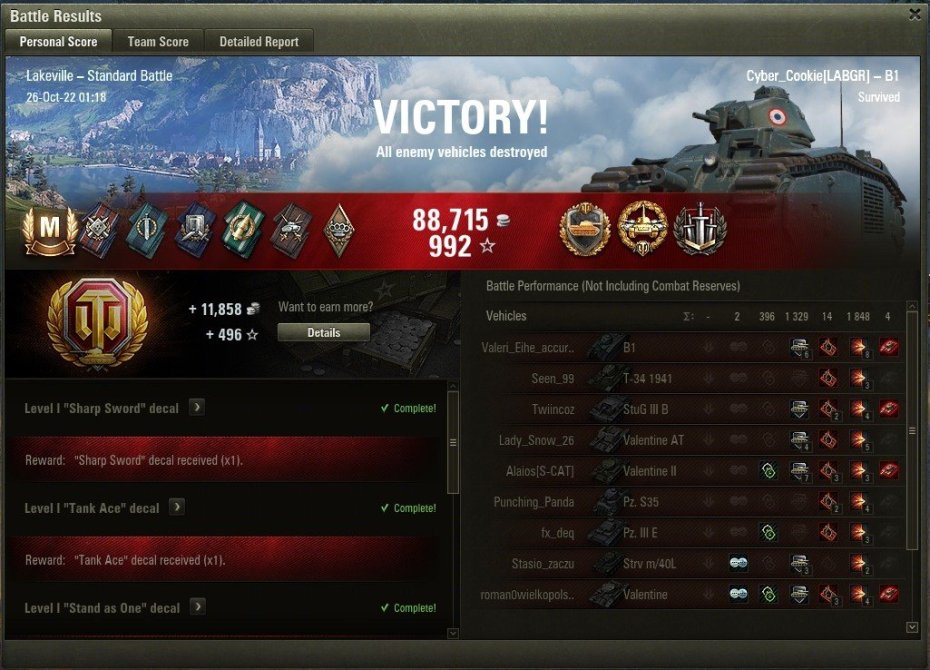Screen dimensions: 930x670
Task: Choose the Twiincoz StuG III B row
Action: click(x=690, y=409)
